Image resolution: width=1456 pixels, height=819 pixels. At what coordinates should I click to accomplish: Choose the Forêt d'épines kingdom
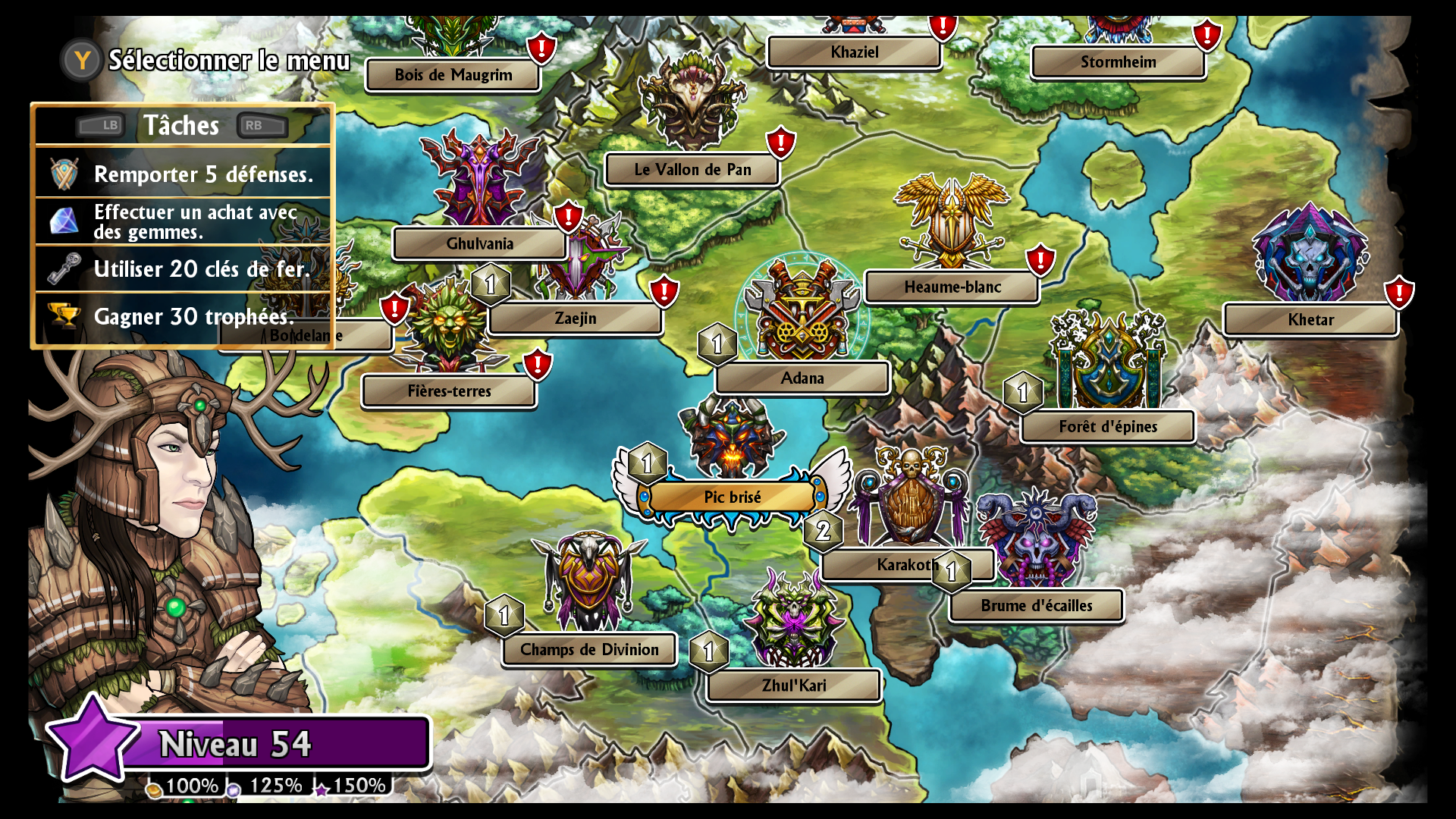pyautogui.click(x=1107, y=427)
